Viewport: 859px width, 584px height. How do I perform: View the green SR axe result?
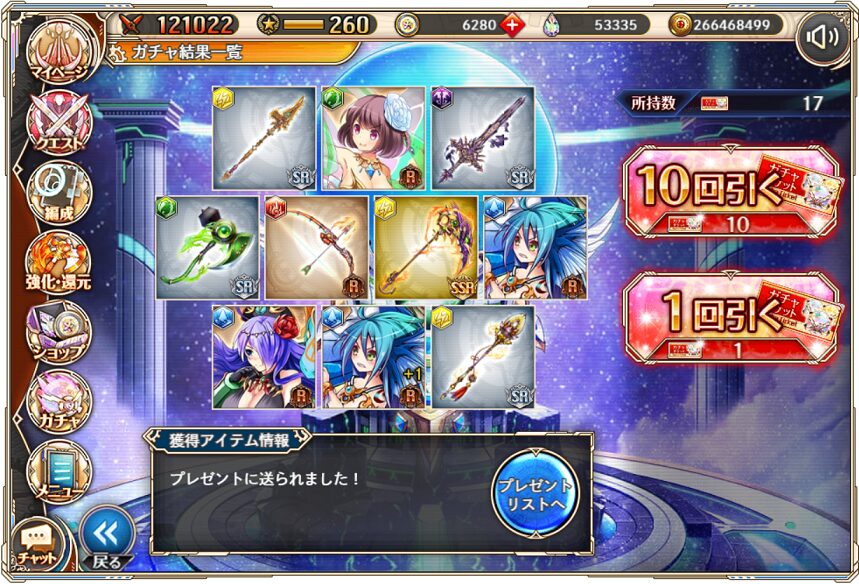208,247
